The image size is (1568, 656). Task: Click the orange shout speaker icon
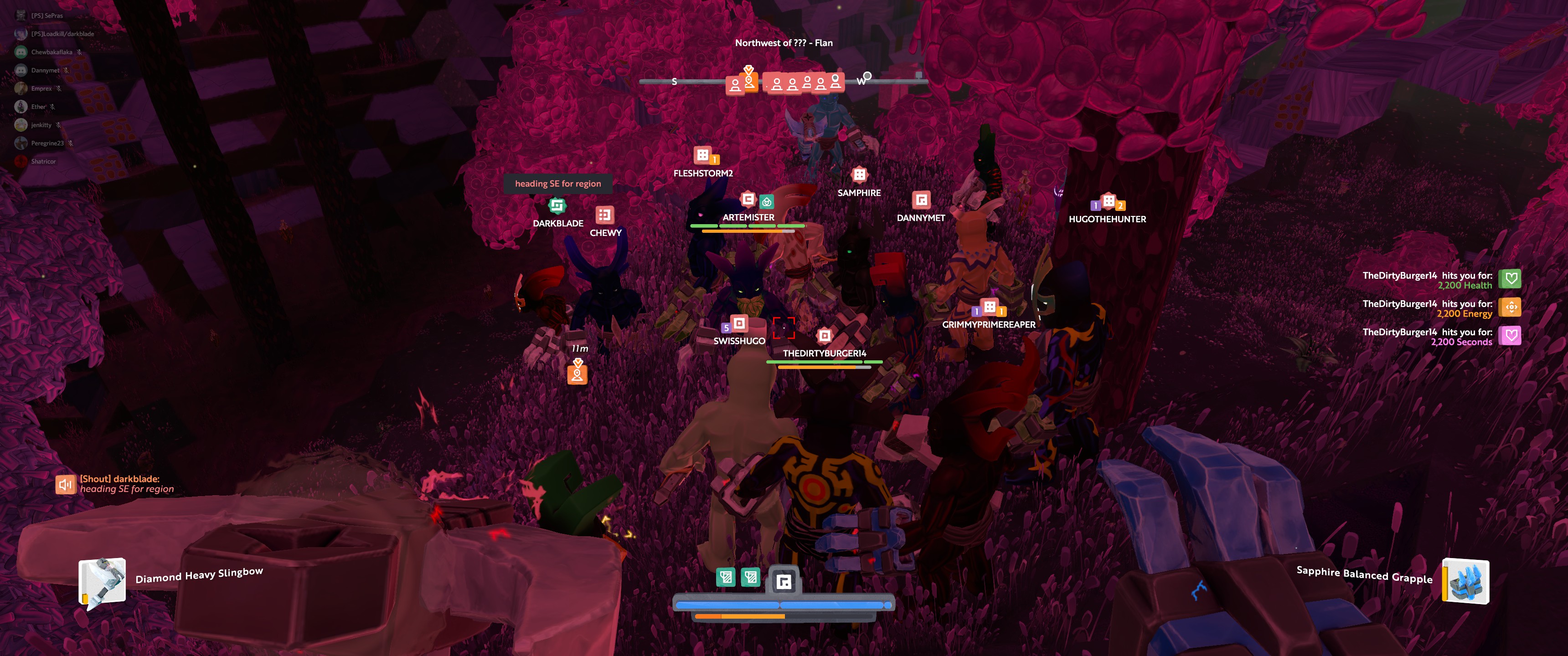click(65, 484)
